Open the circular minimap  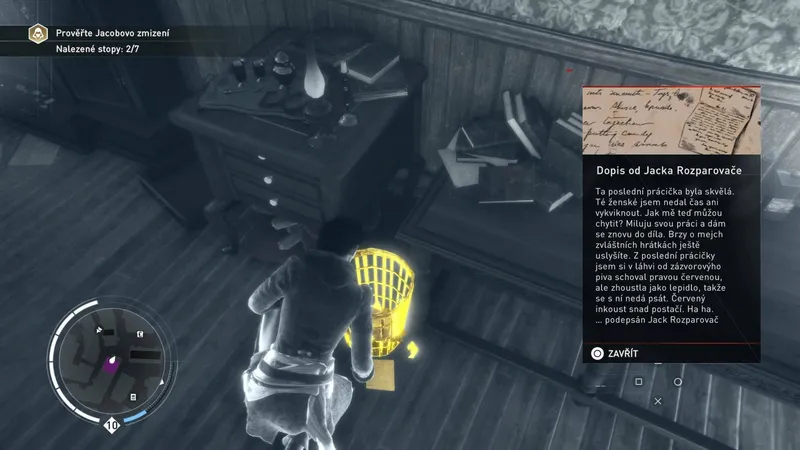110,359
